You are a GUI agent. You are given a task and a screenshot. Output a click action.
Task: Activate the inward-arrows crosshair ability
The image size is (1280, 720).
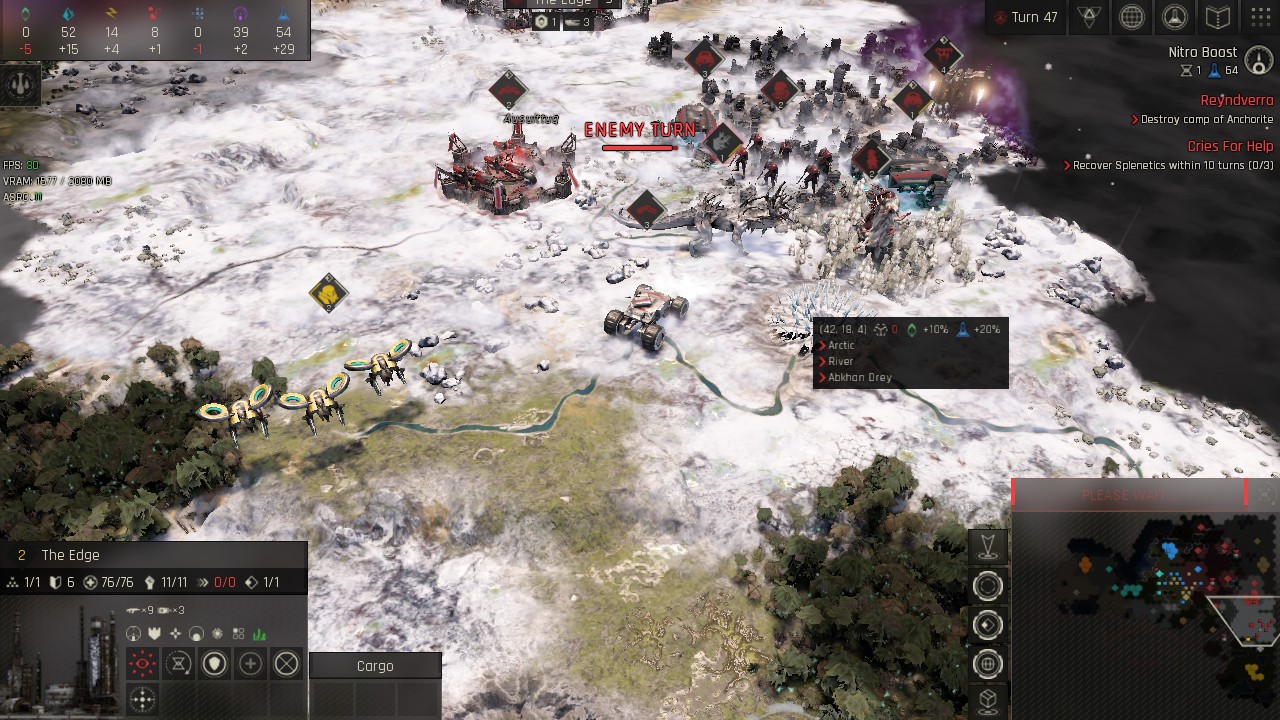pos(143,699)
